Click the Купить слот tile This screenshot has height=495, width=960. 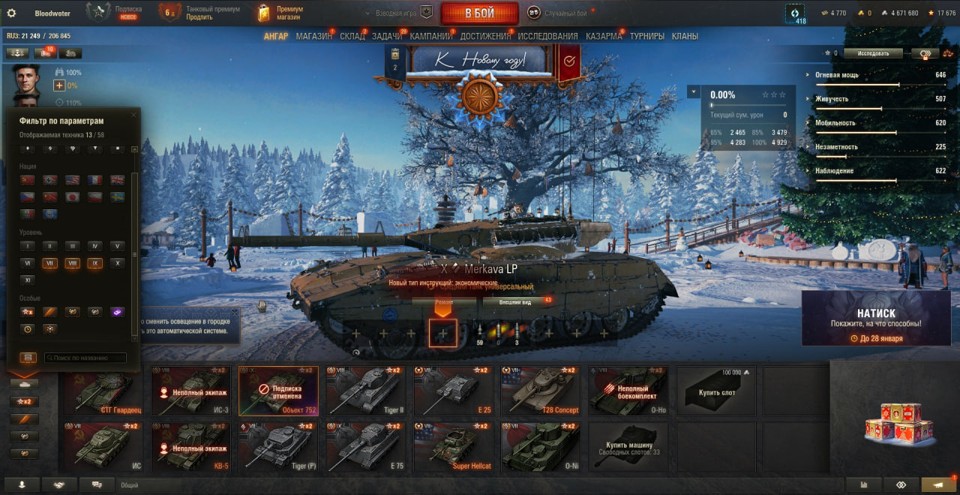[714, 390]
